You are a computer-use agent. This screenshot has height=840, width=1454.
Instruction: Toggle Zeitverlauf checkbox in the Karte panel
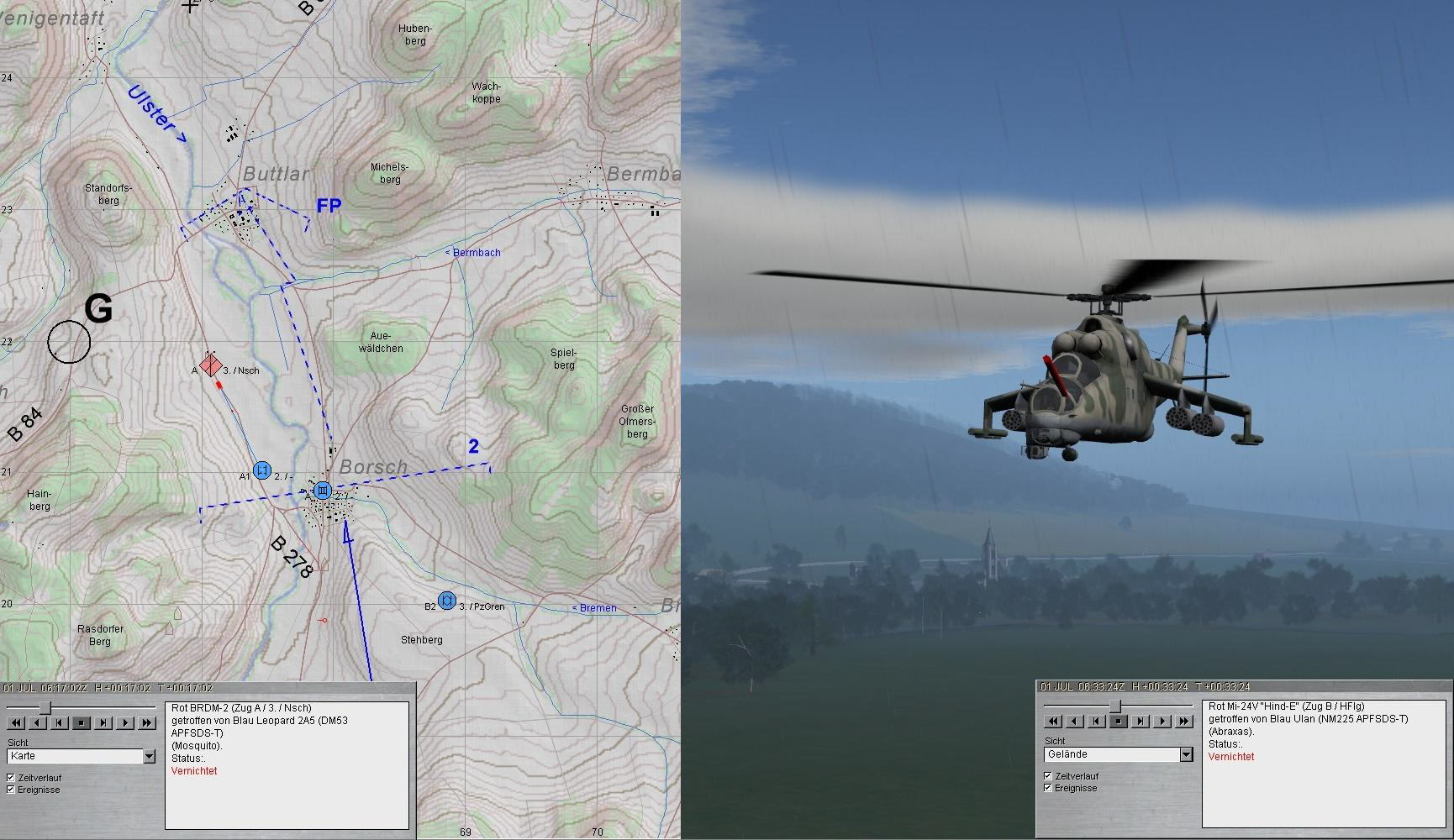coord(11,778)
